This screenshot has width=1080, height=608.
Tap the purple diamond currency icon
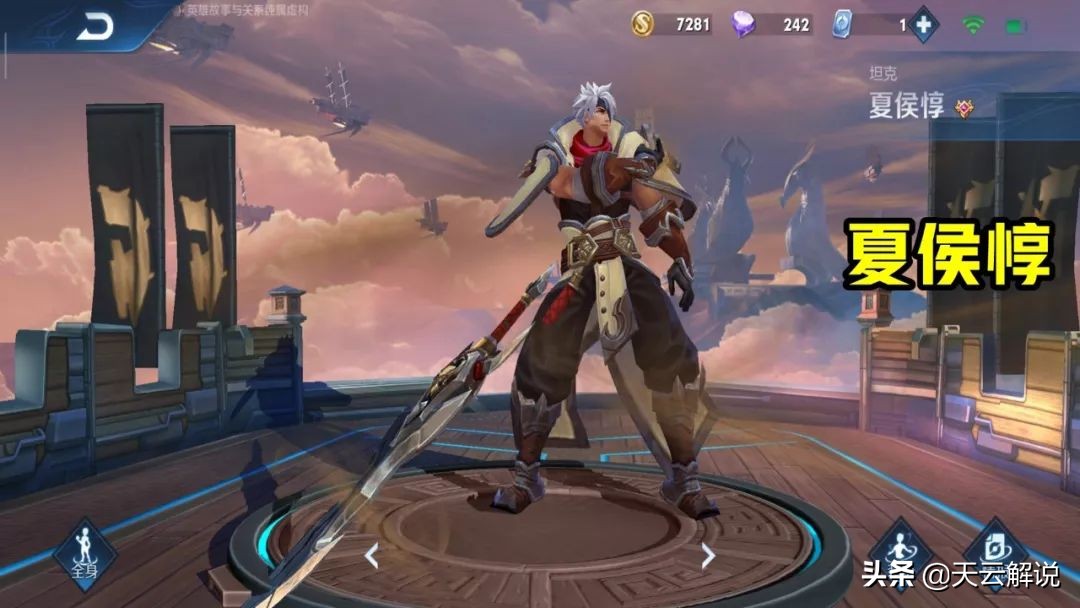pos(743,25)
